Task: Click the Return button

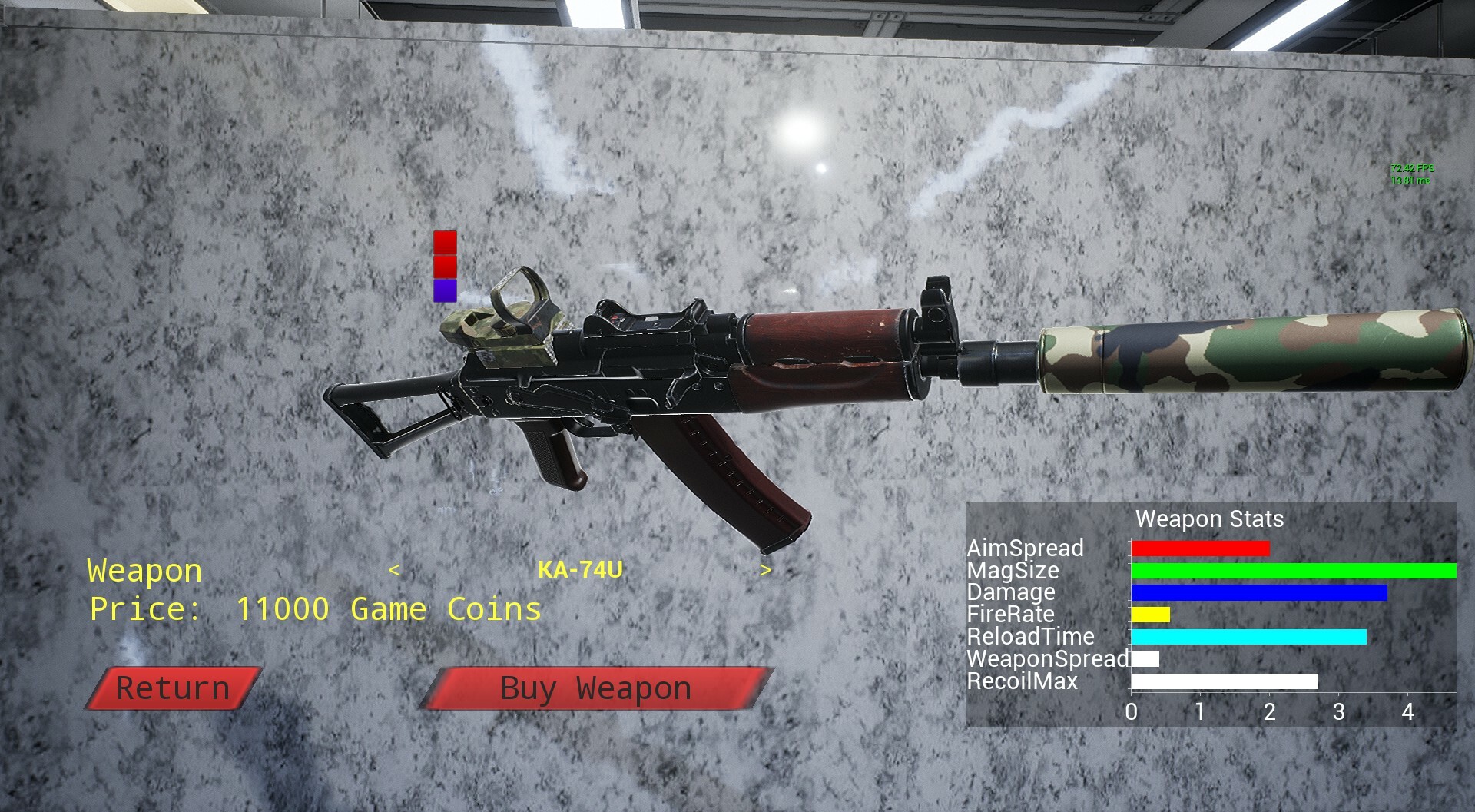Action: click(171, 688)
